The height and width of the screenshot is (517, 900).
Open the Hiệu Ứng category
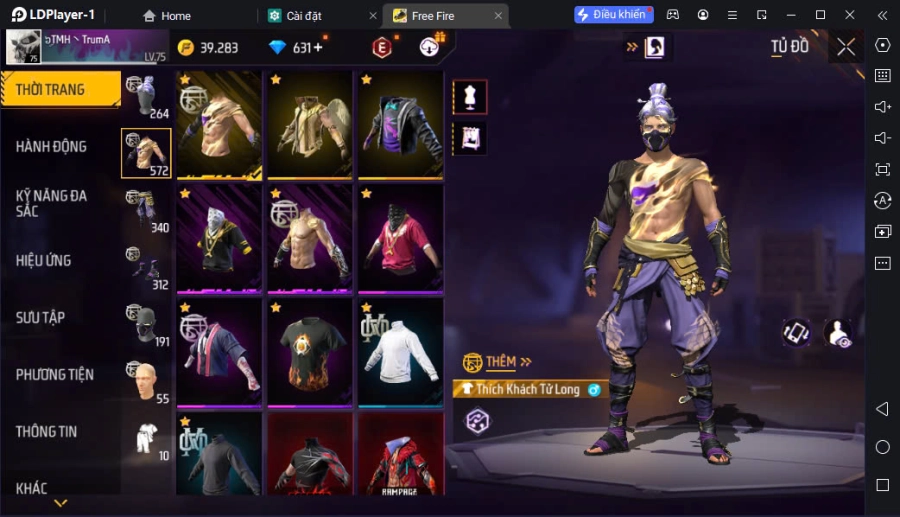coord(44,260)
